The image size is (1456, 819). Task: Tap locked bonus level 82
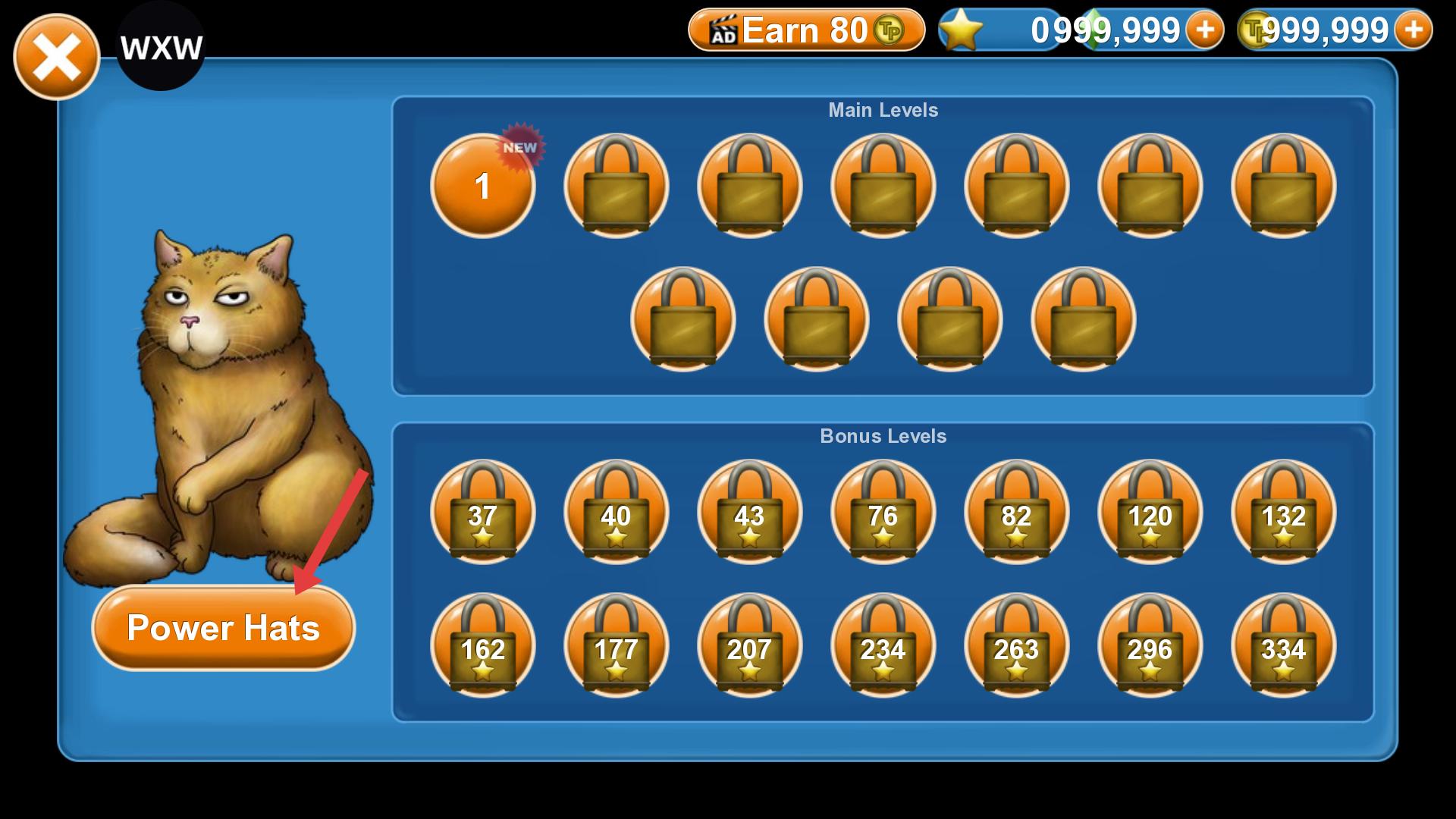(x=1016, y=513)
